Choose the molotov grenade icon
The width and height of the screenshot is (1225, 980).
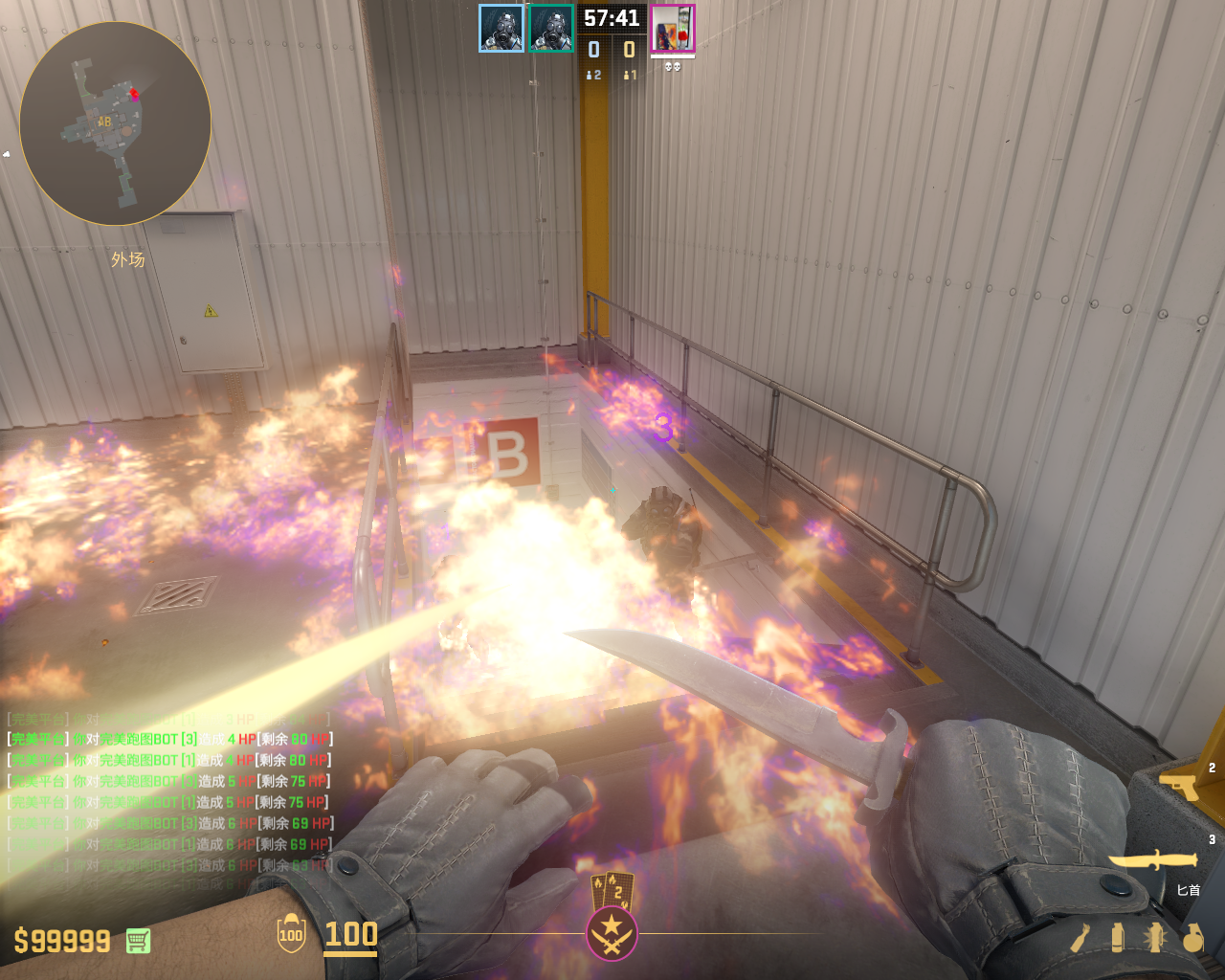[1081, 937]
